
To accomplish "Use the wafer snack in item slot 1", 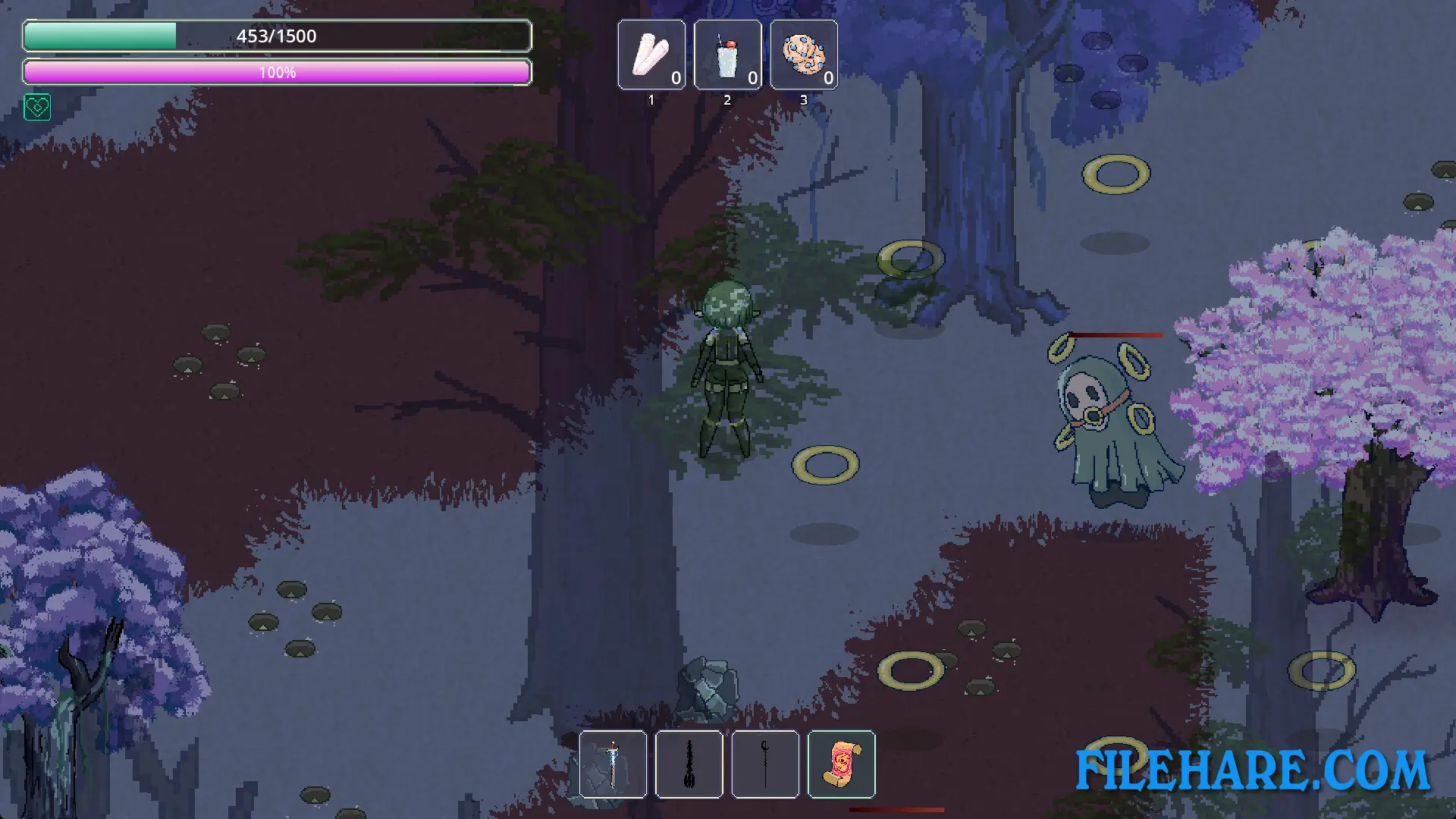I will (x=651, y=55).
